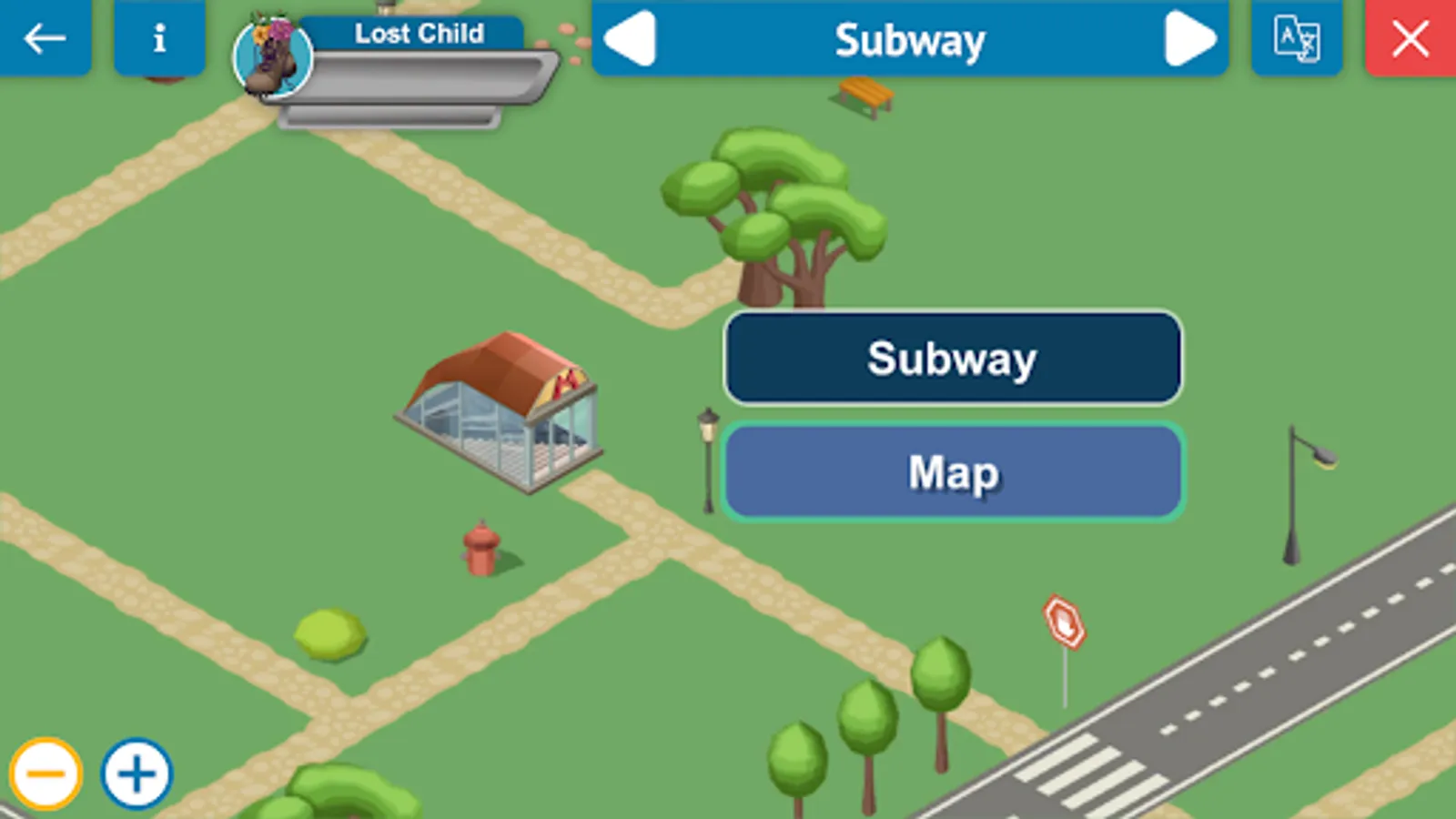The height and width of the screenshot is (819, 1456).
Task: Click the small green bush
Action: point(329,632)
